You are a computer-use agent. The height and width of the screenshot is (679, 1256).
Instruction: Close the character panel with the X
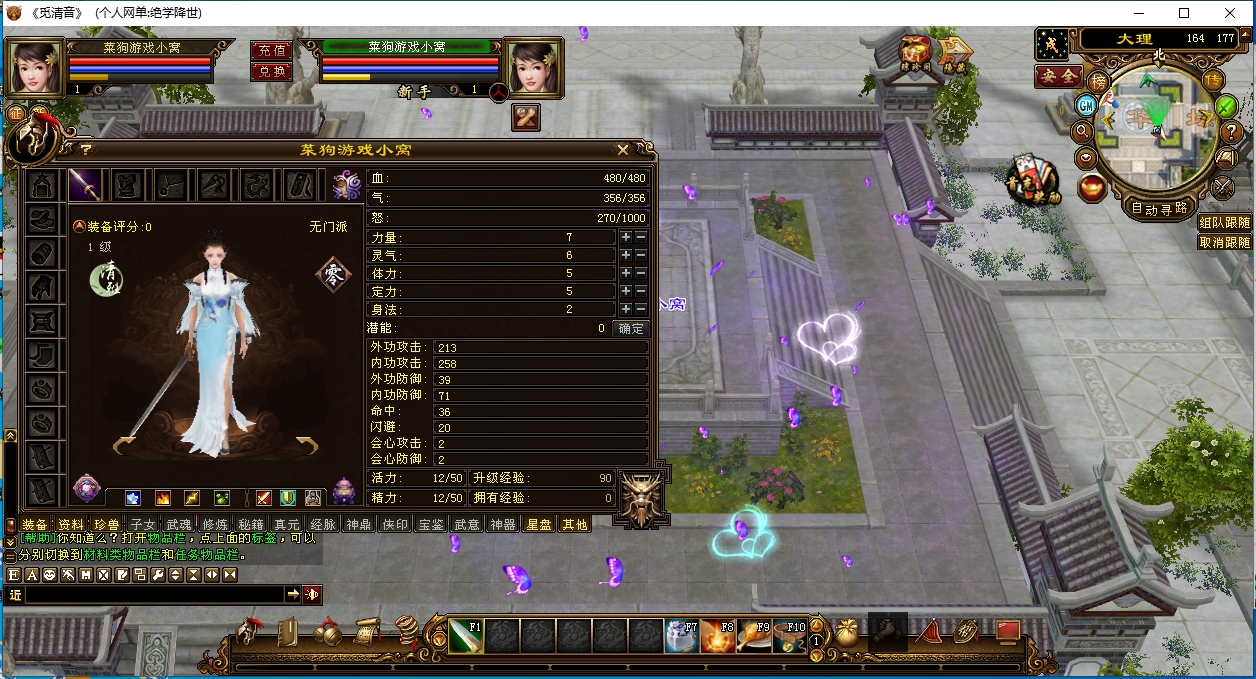coord(623,150)
